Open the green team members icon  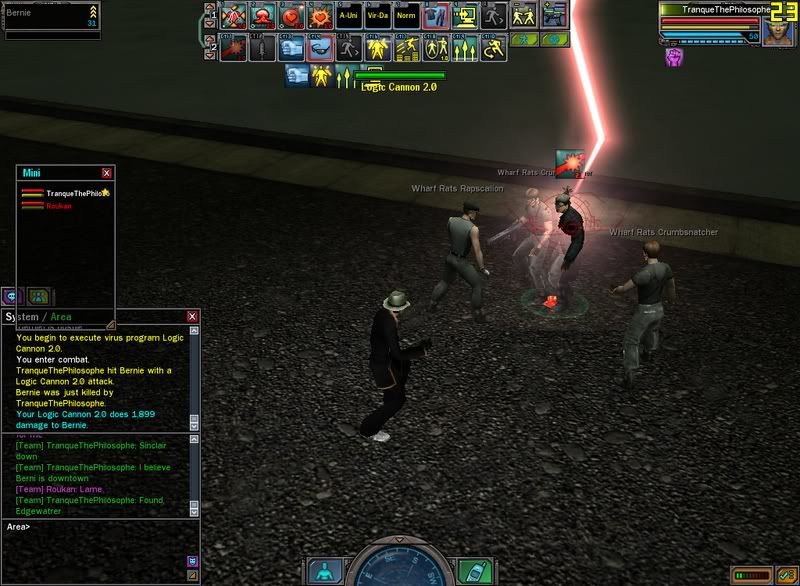tap(38, 296)
